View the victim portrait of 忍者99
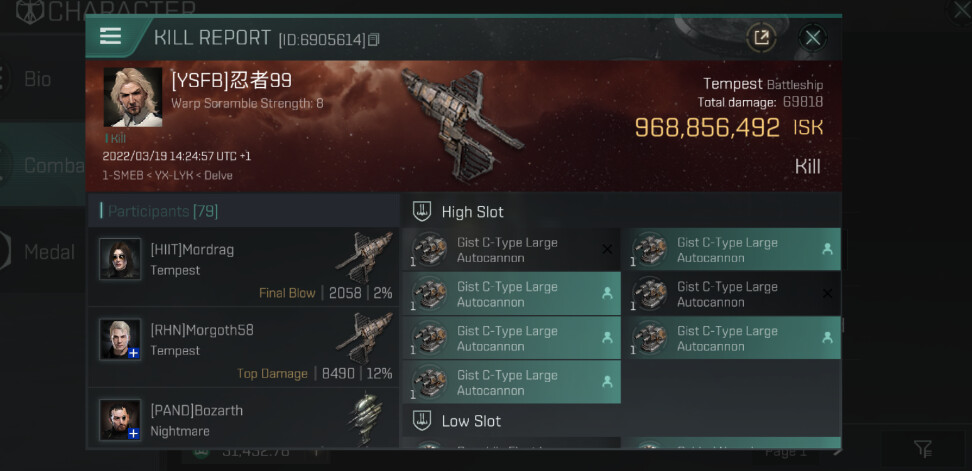 [x=132, y=99]
